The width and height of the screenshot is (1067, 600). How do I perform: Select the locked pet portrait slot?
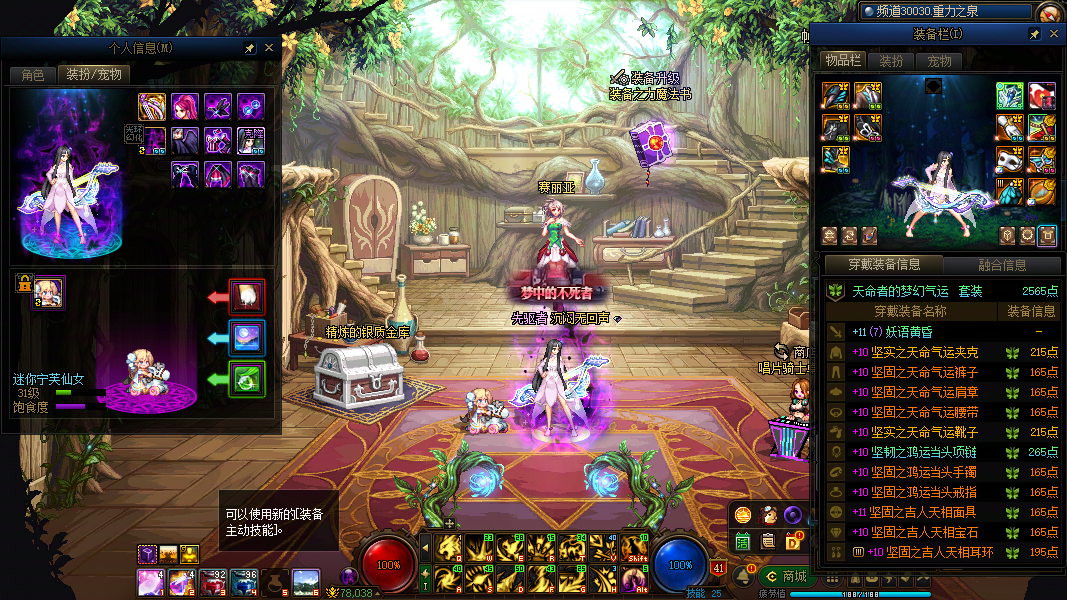(x=47, y=292)
